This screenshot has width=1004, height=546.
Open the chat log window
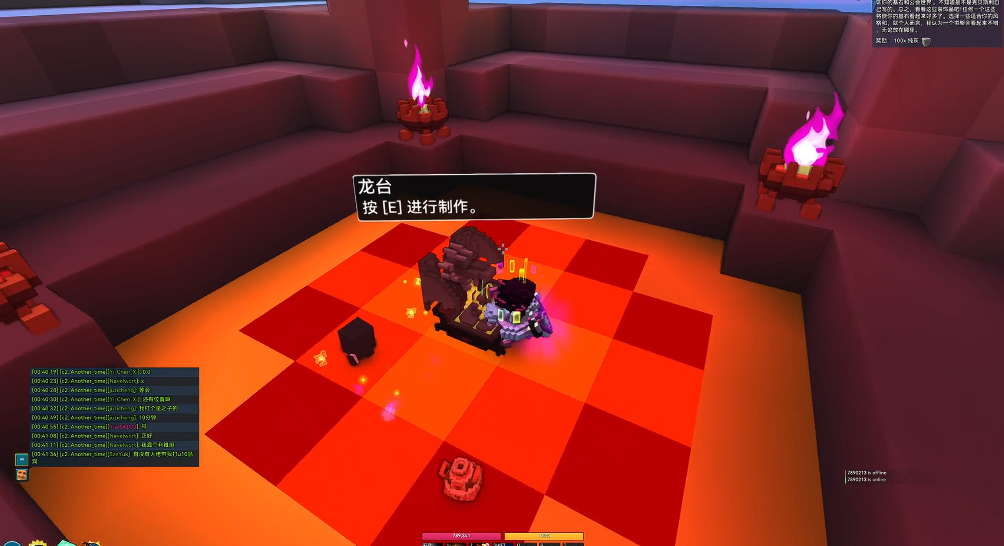(114, 415)
